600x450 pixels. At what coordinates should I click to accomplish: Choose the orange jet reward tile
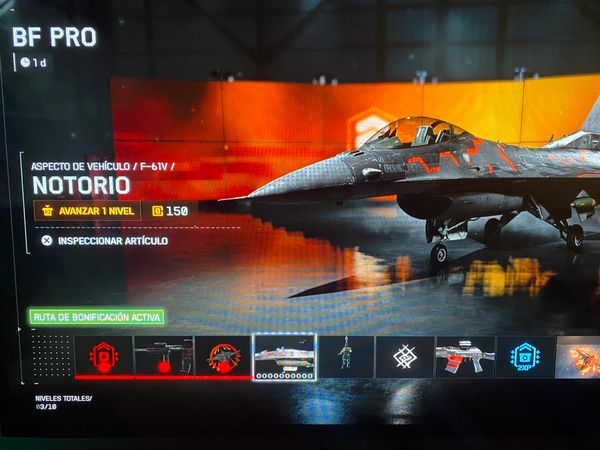579,357
